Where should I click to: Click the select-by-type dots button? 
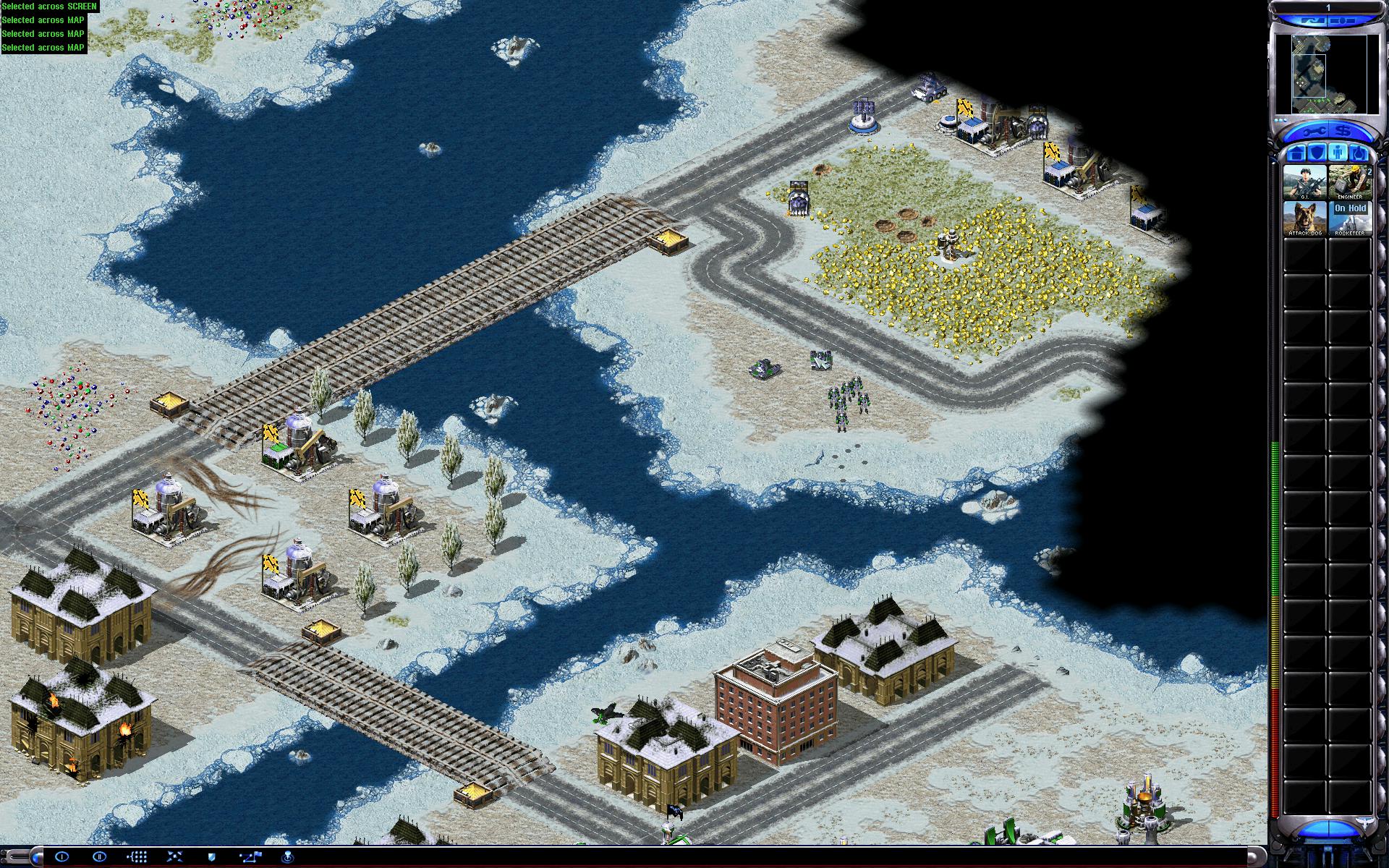[x=137, y=857]
